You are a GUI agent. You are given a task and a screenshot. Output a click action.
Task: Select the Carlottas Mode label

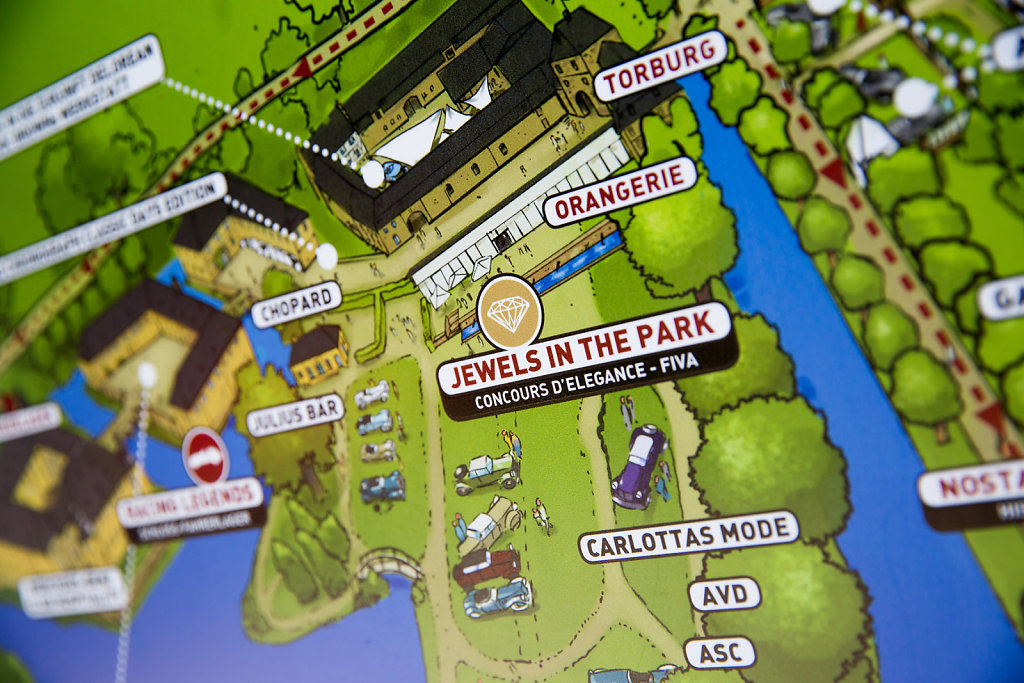(x=689, y=536)
